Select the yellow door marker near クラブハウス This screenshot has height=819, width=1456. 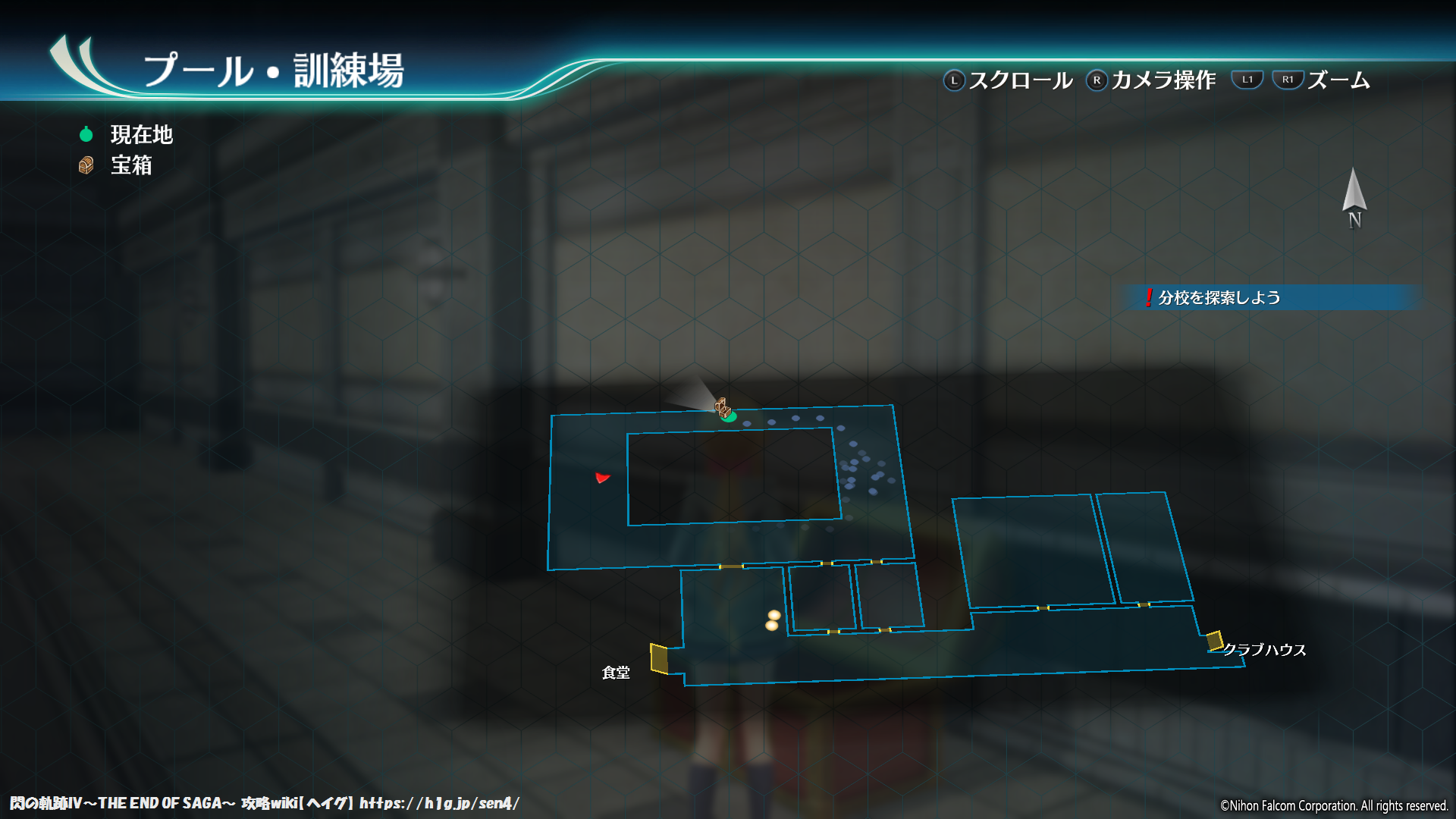click(1216, 642)
